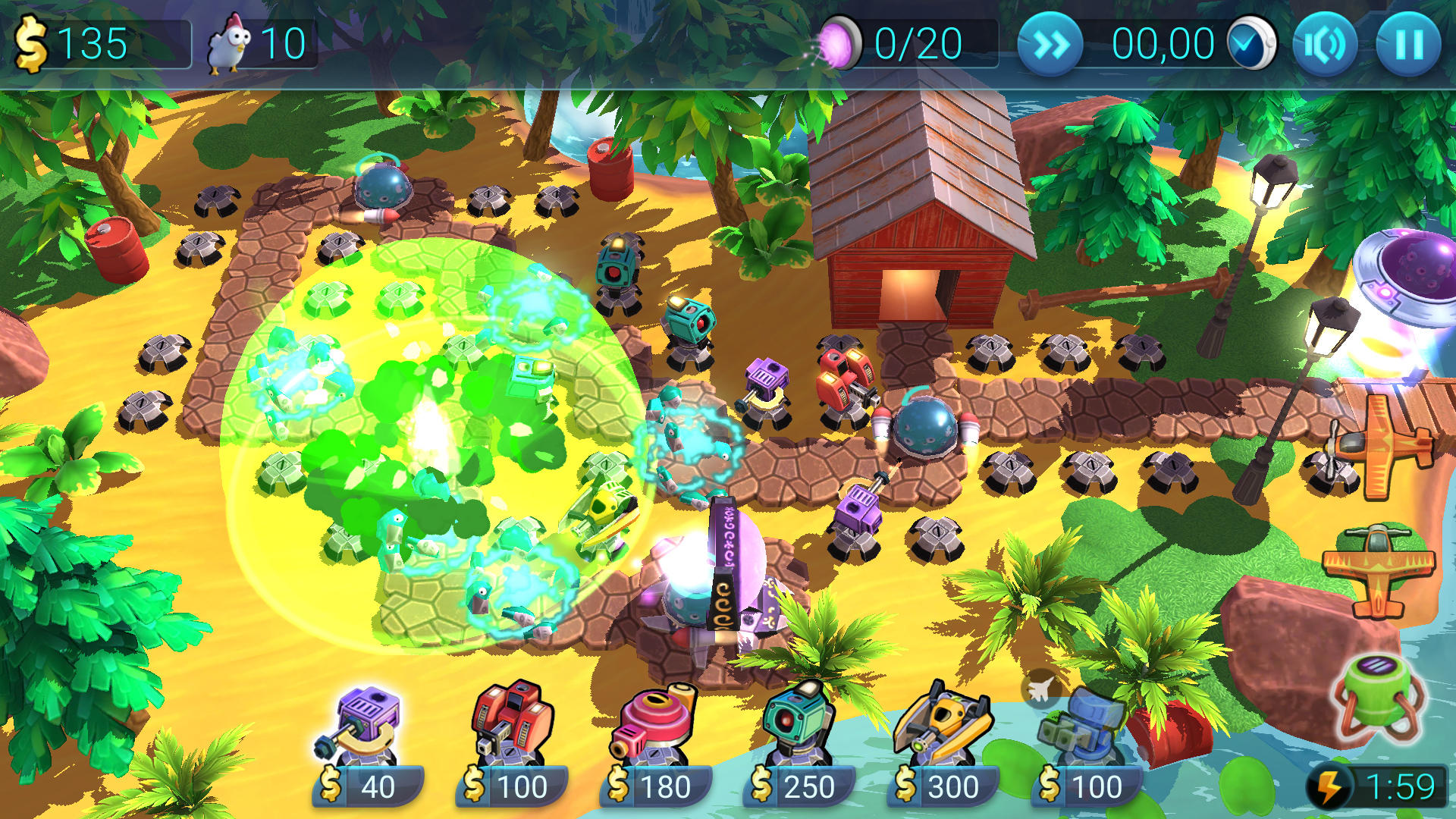
Task: Enable double-speed fast forward mode
Action: (x=1050, y=43)
